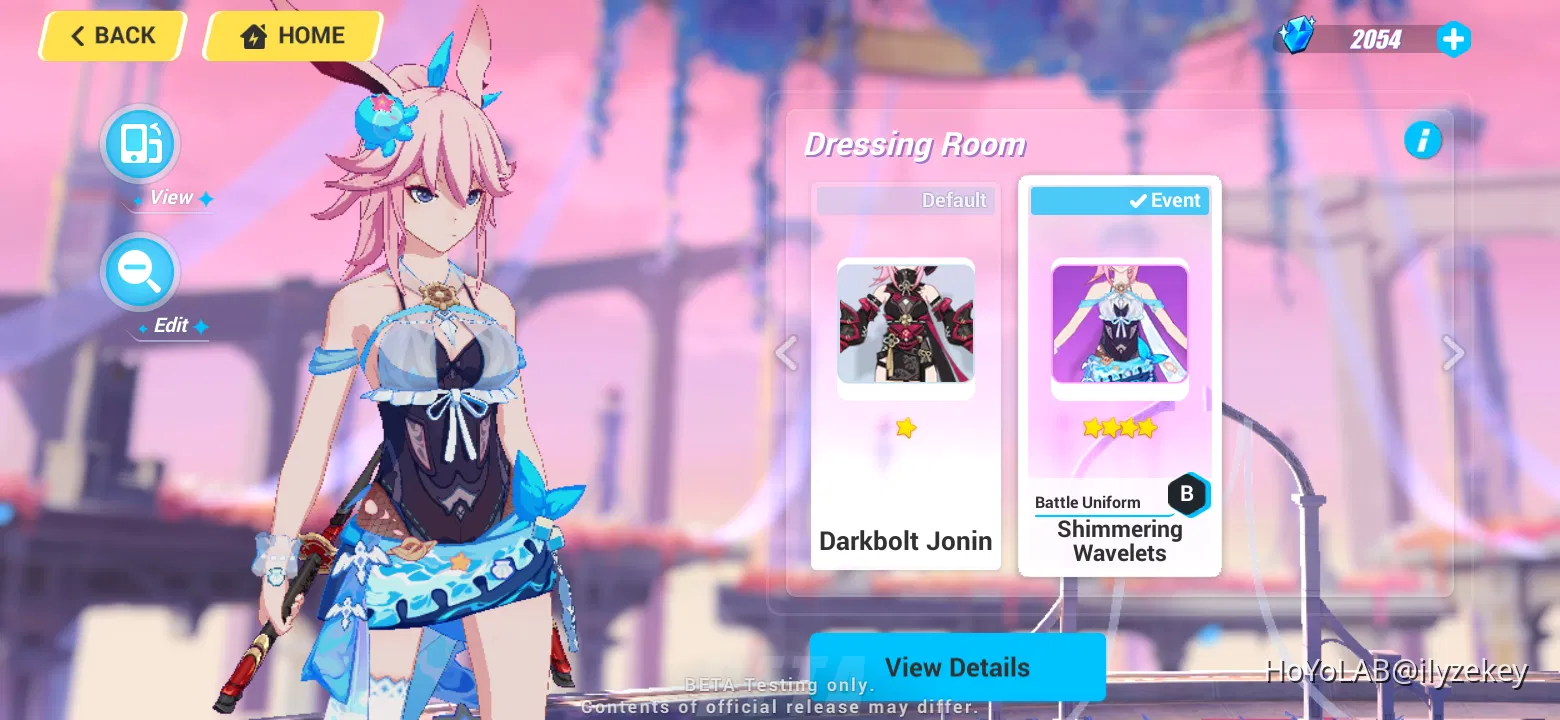The image size is (1560, 720).
Task: Select the Darkbolt Jonin outfit card
Action: [x=905, y=375]
